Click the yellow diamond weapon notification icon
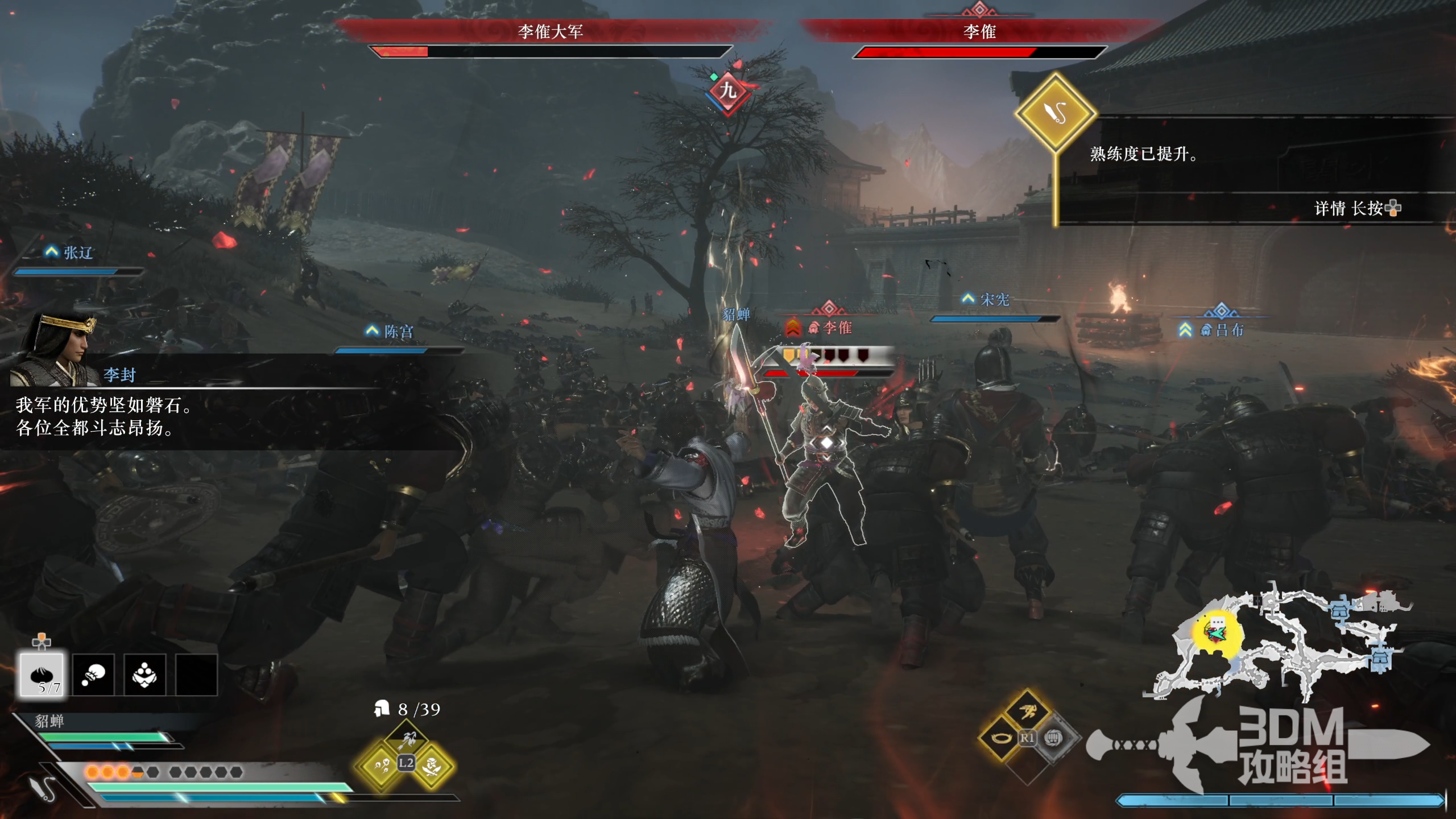The image size is (1456, 819). pyautogui.click(x=1056, y=113)
